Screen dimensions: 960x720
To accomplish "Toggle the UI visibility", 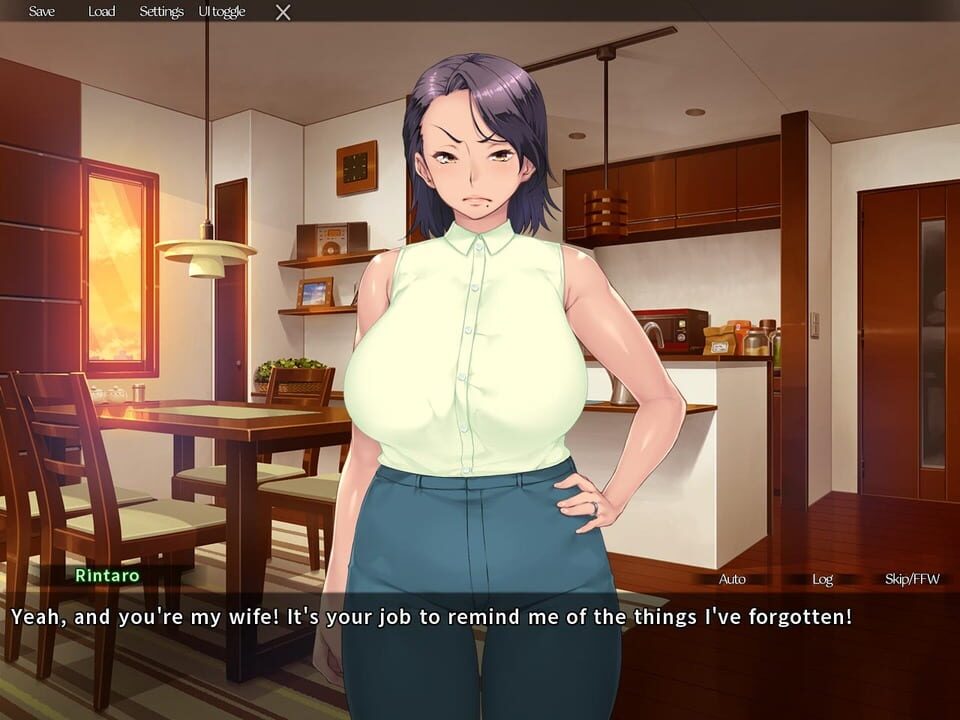I will pos(221,12).
